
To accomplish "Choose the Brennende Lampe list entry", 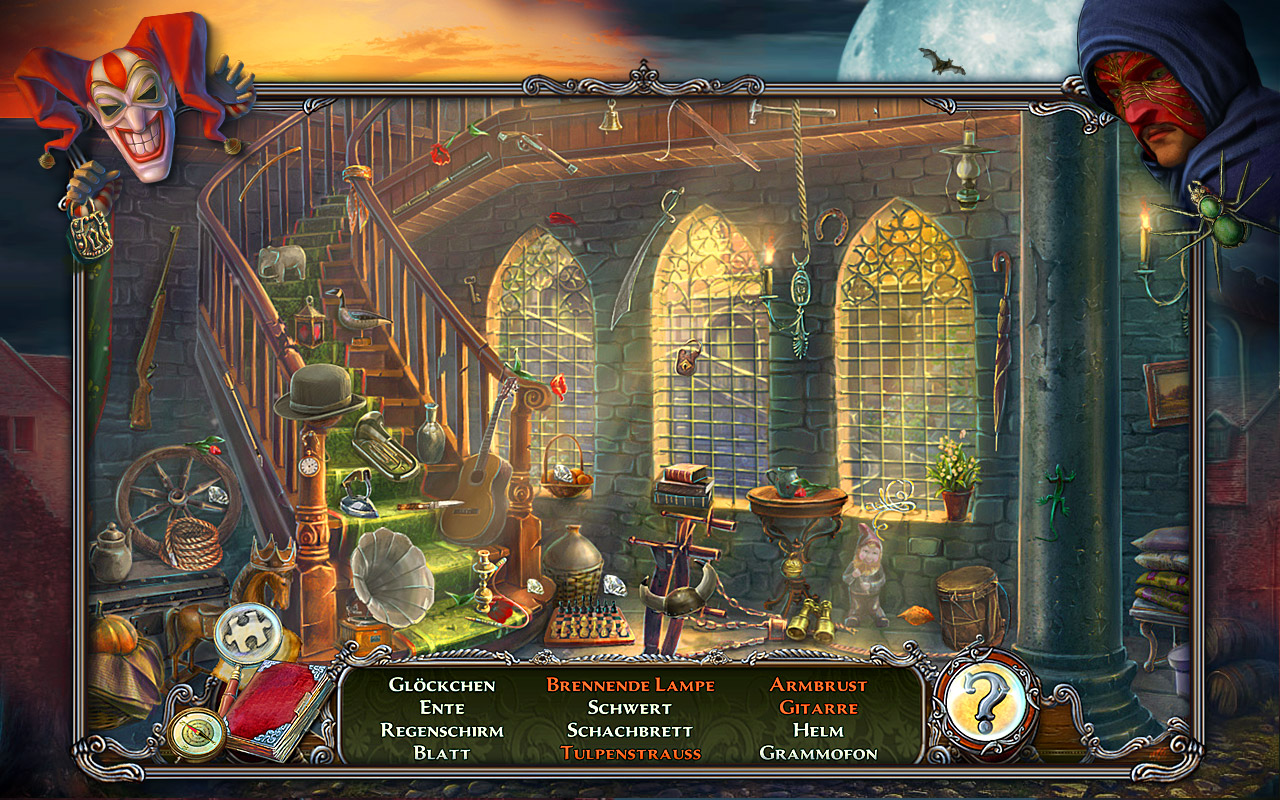I will pos(630,685).
